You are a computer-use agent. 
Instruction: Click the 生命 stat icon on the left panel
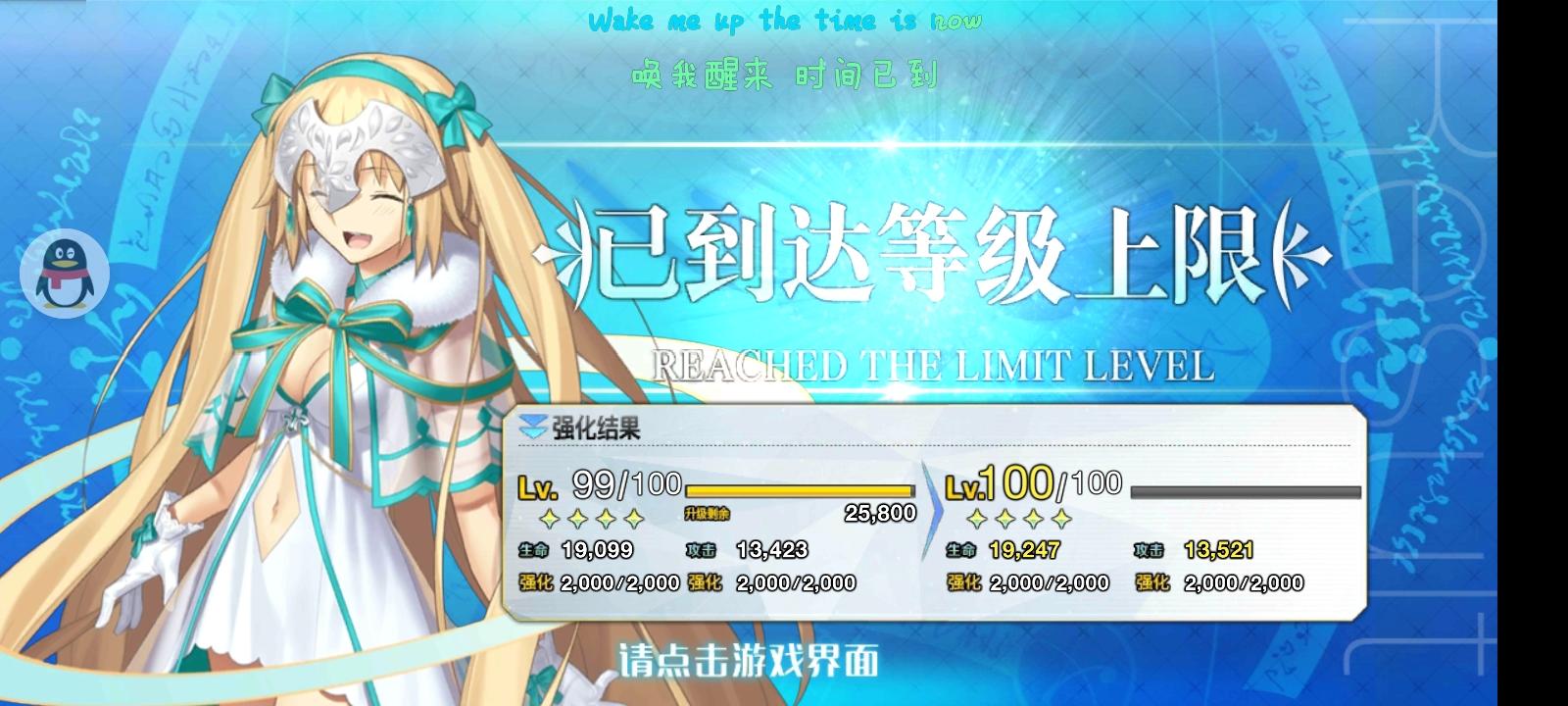(x=533, y=550)
